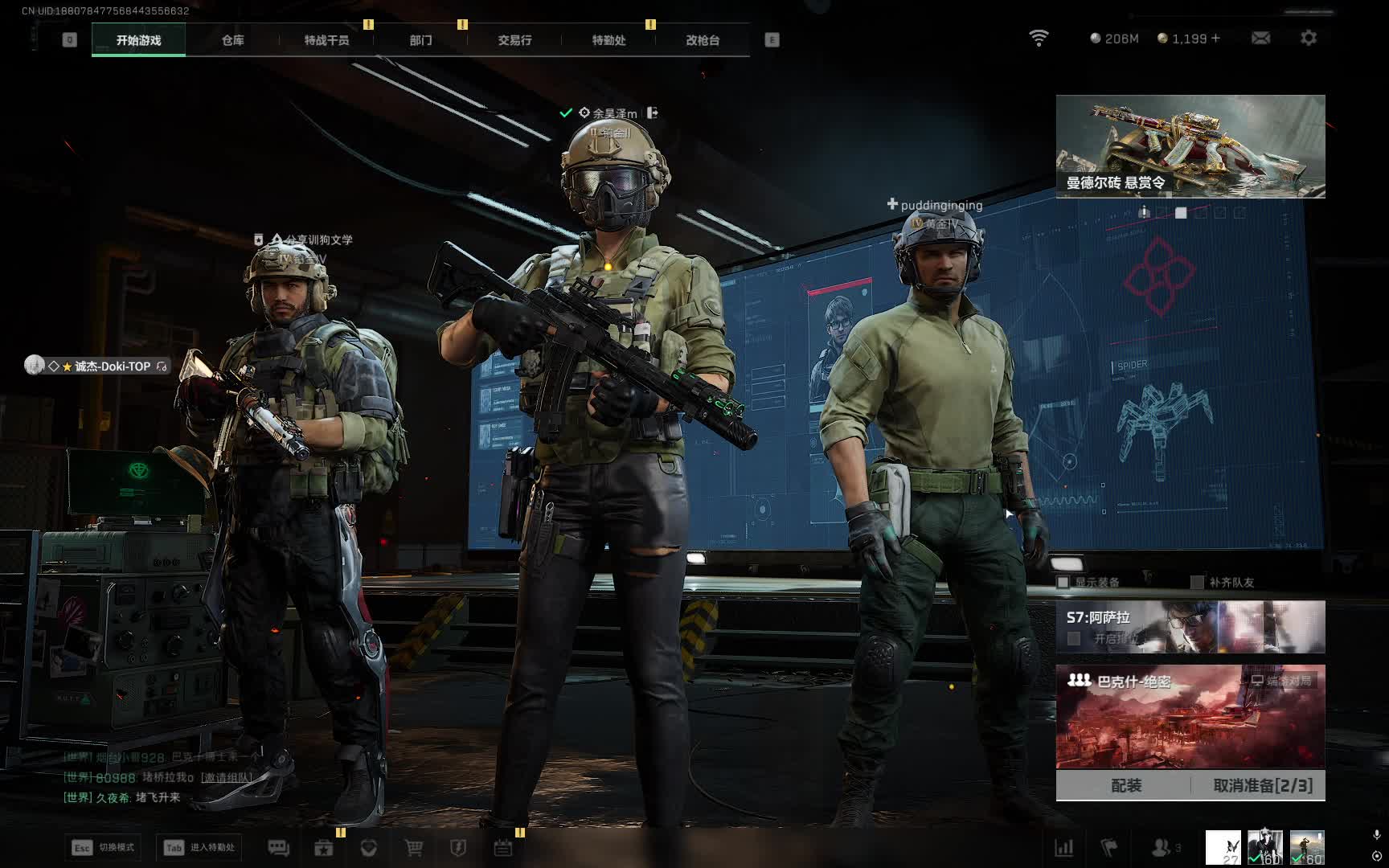View the 曼德尔砖 悬赏令 promo banner
This screenshot has width=1389, height=868.
point(1190,145)
